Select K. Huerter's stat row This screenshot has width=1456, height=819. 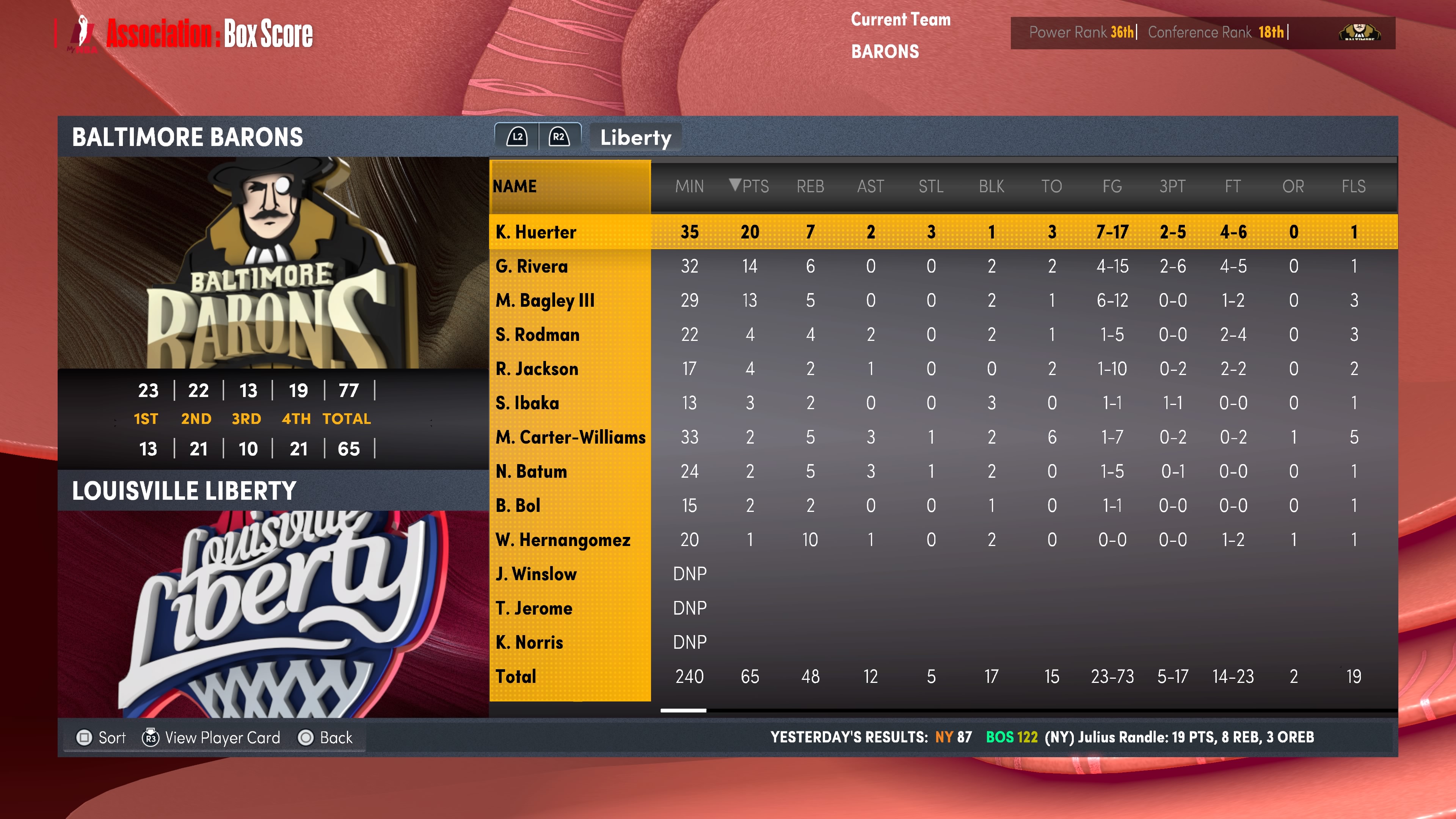tap(536, 232)
